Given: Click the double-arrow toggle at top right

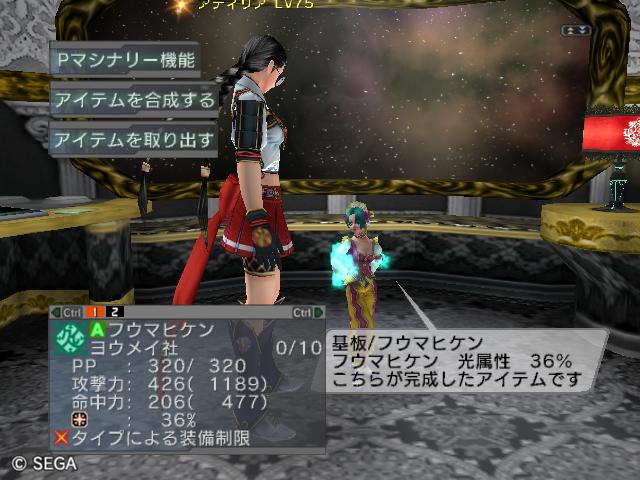Looking at the screenshot, I should [577, 31].
